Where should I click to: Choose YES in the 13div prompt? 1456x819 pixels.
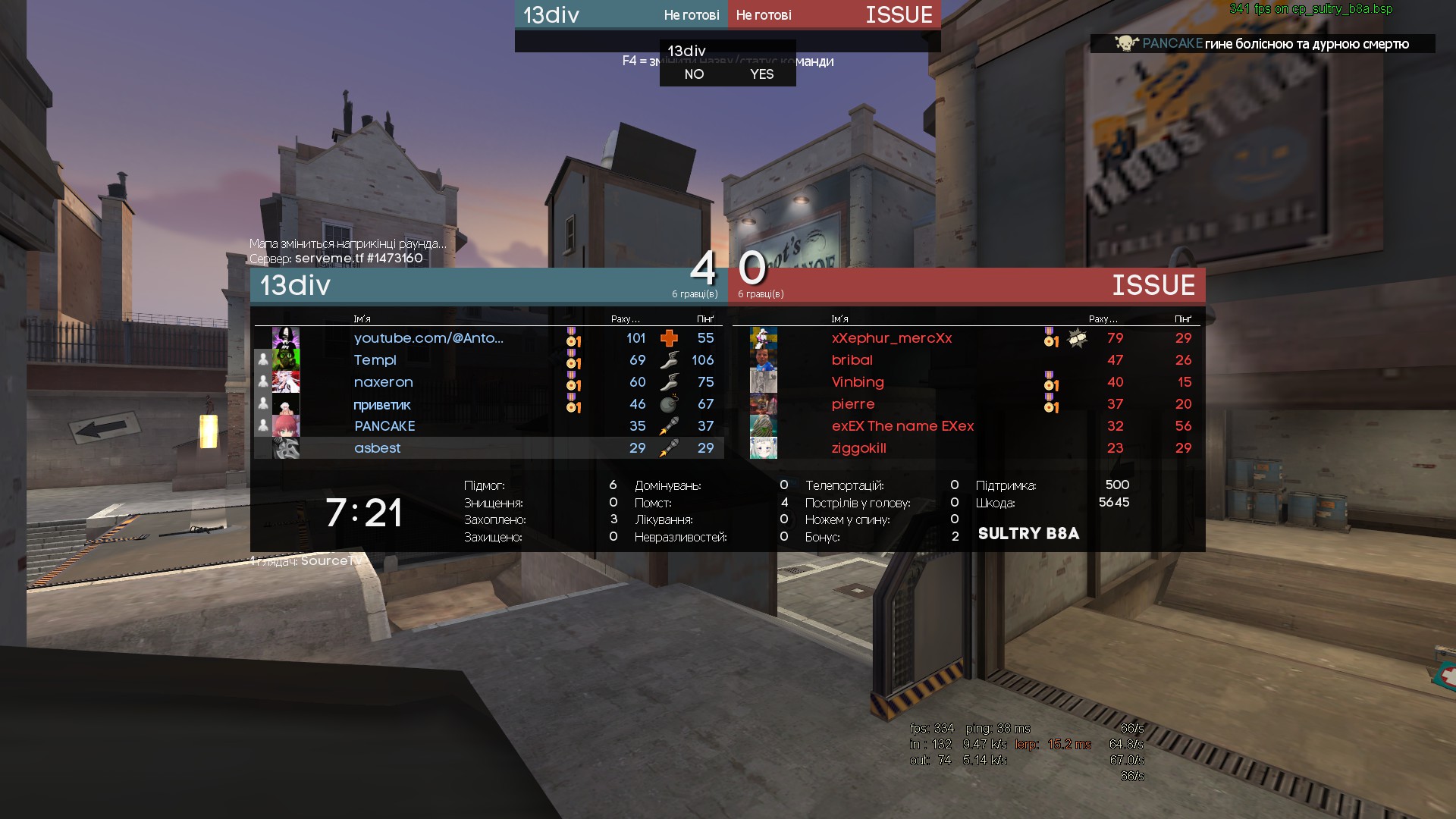761,74
